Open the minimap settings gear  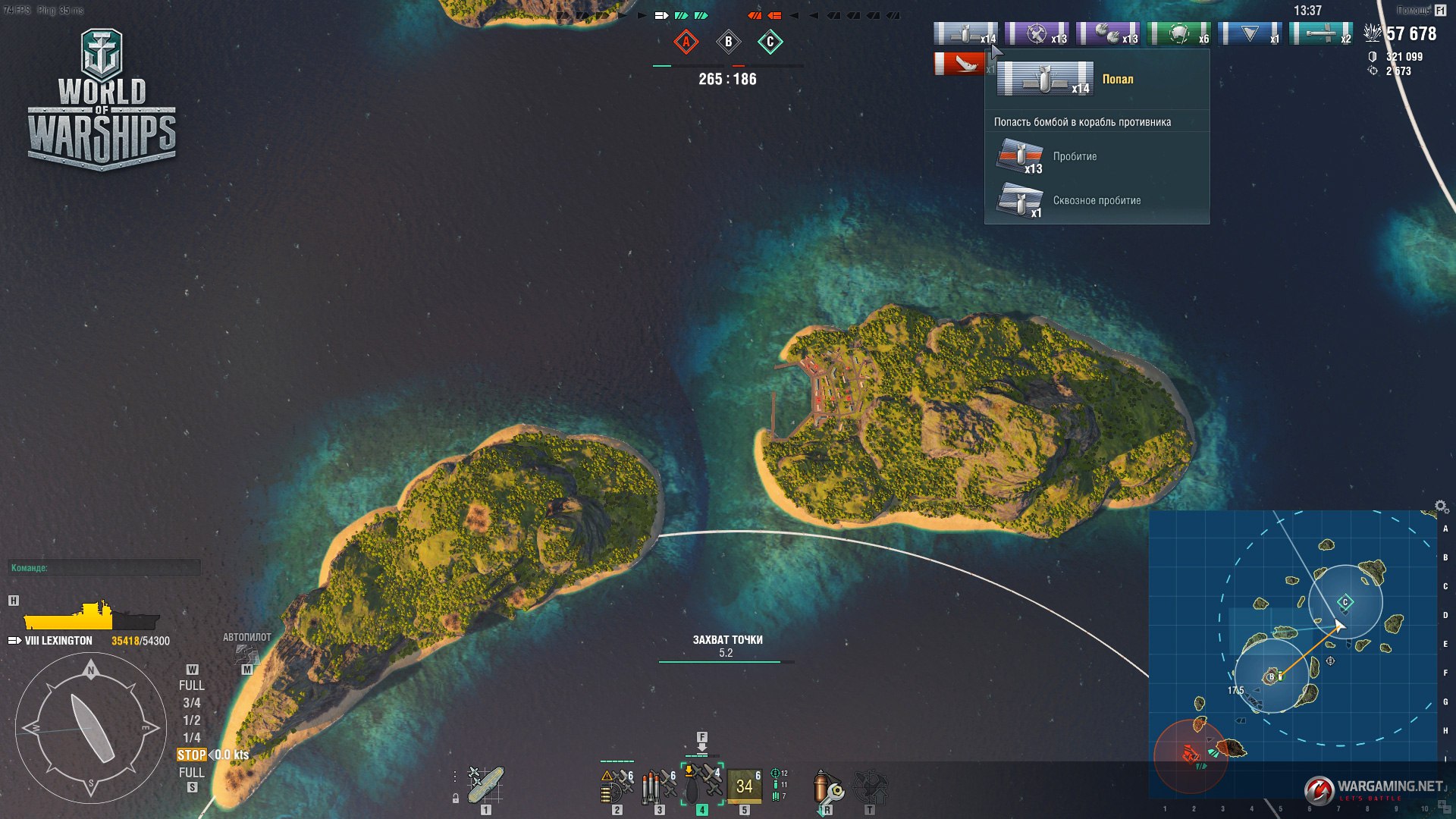(1441, 507)
